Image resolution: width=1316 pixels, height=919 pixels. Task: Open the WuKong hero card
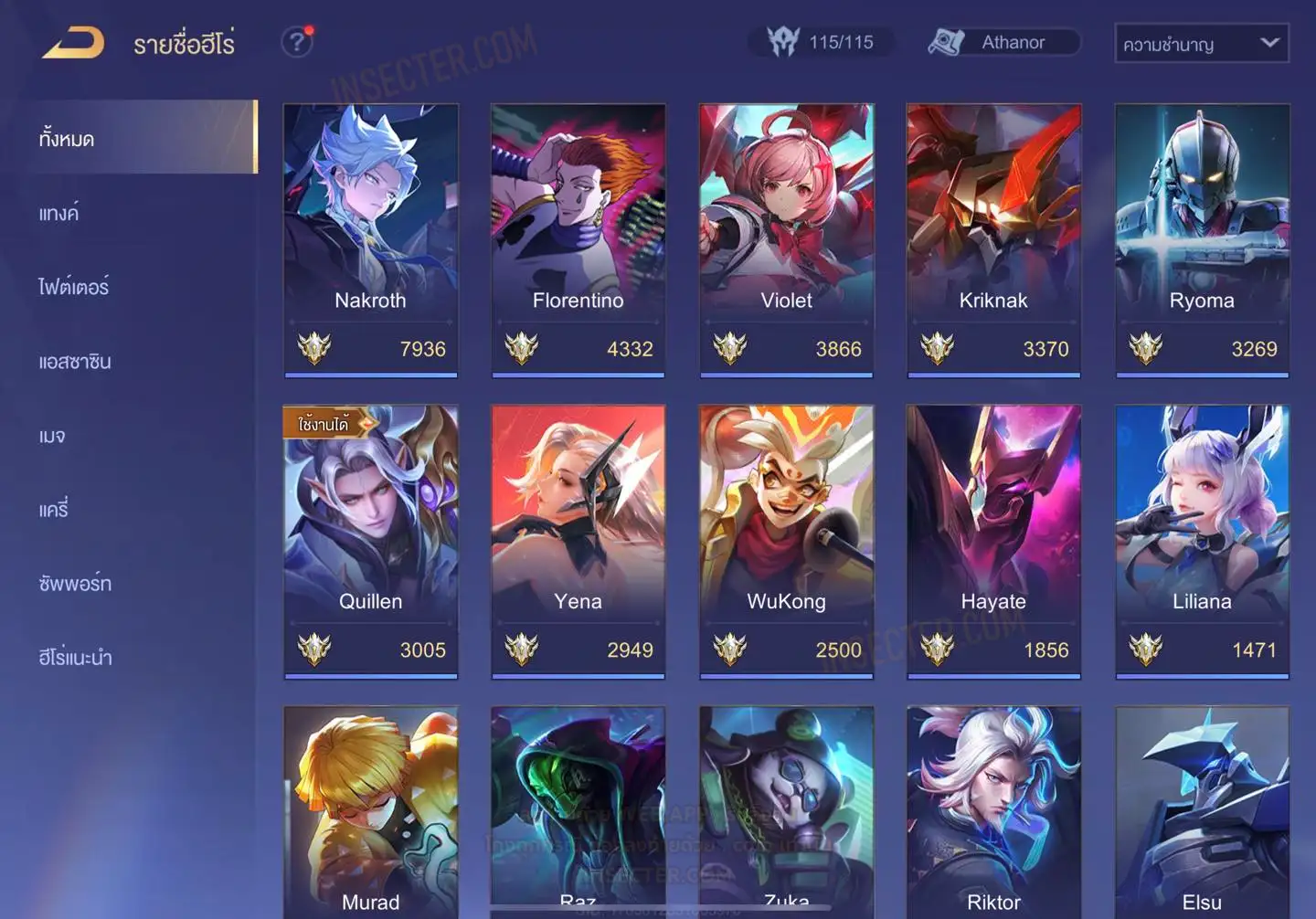pos(786,541)
